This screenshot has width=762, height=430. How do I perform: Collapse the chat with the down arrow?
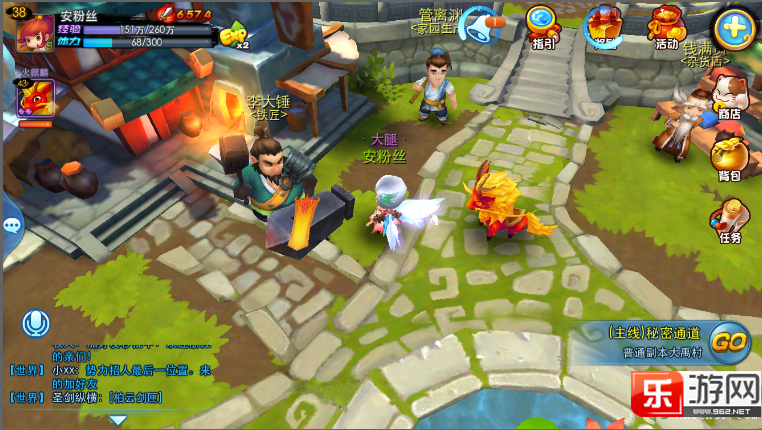pos(117,421)
